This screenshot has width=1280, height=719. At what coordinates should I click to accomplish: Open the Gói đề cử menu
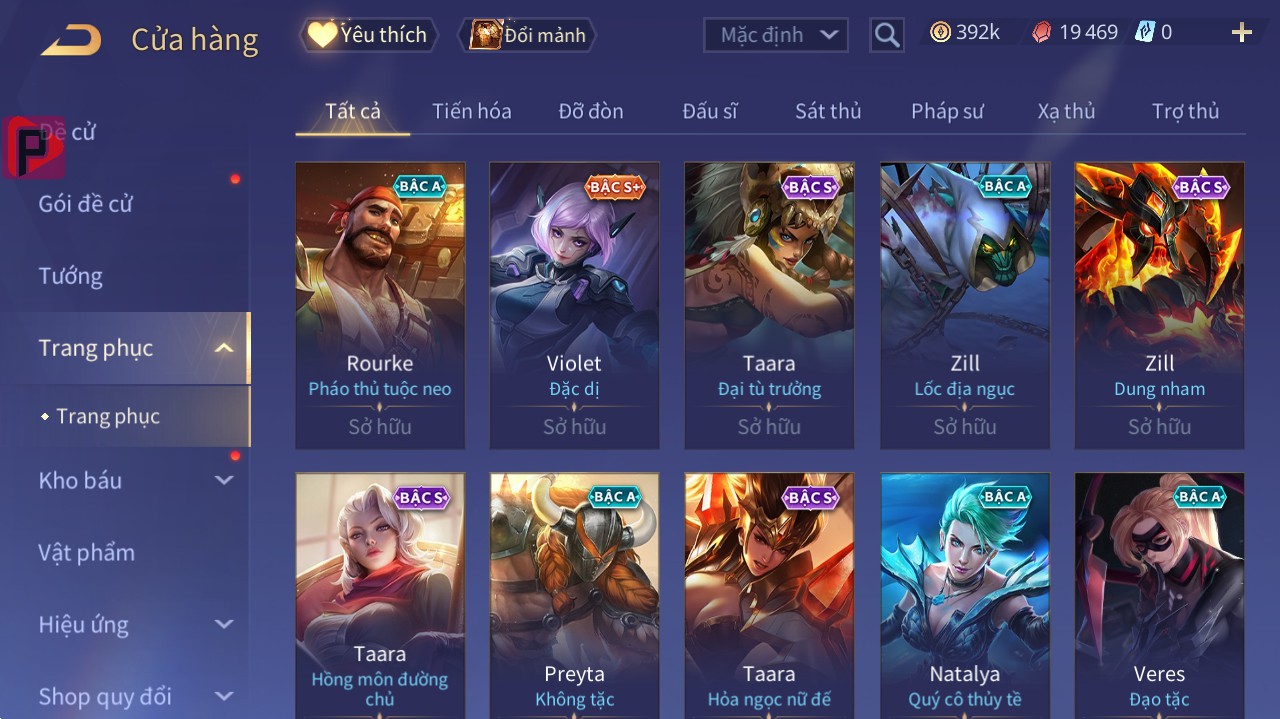click(x=86, y=204)
